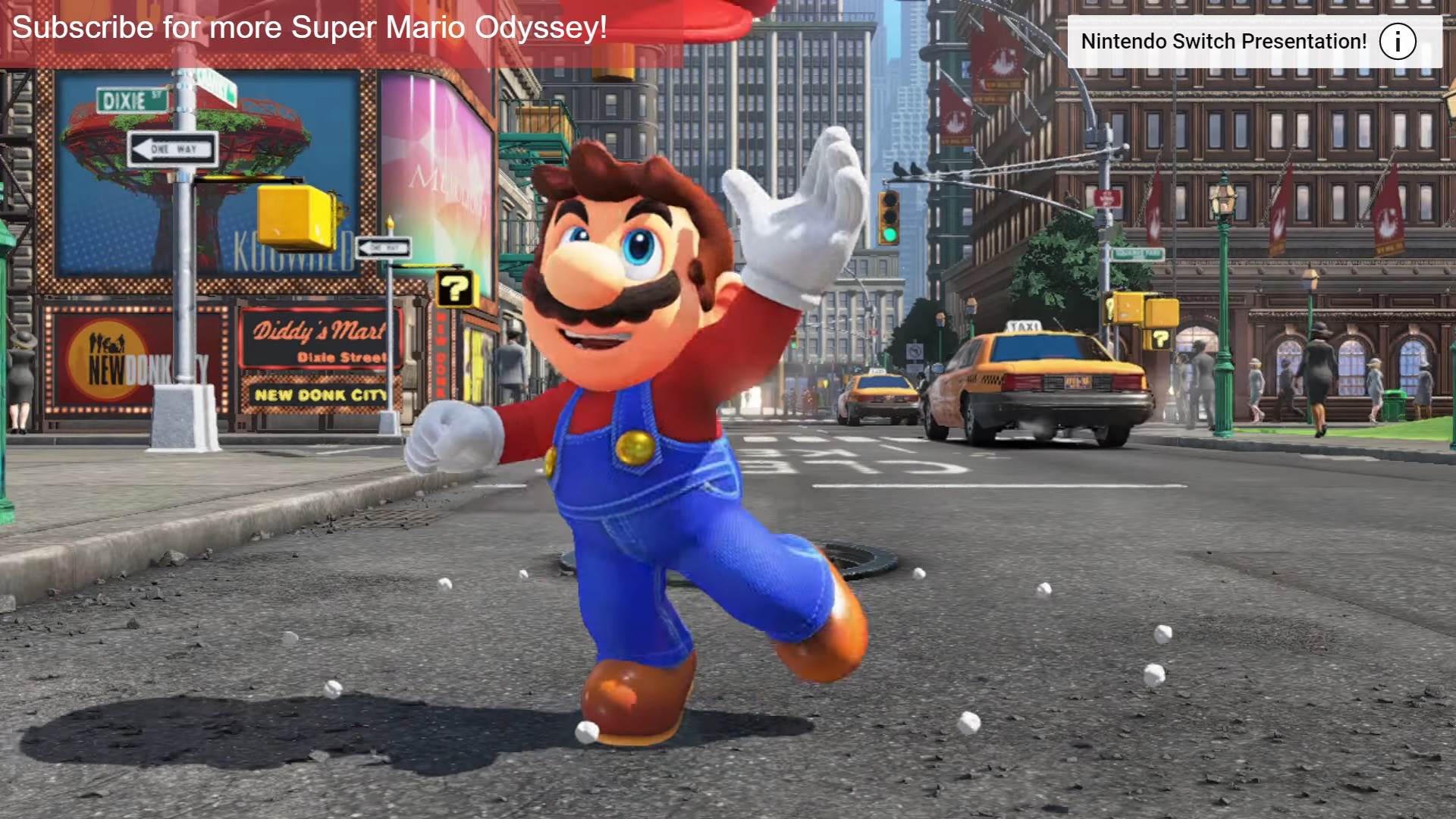The image size is (1456, 819).
Task: Click the Subscribe for more Super Mario Odyssey banner
Action: pos(309,29)
